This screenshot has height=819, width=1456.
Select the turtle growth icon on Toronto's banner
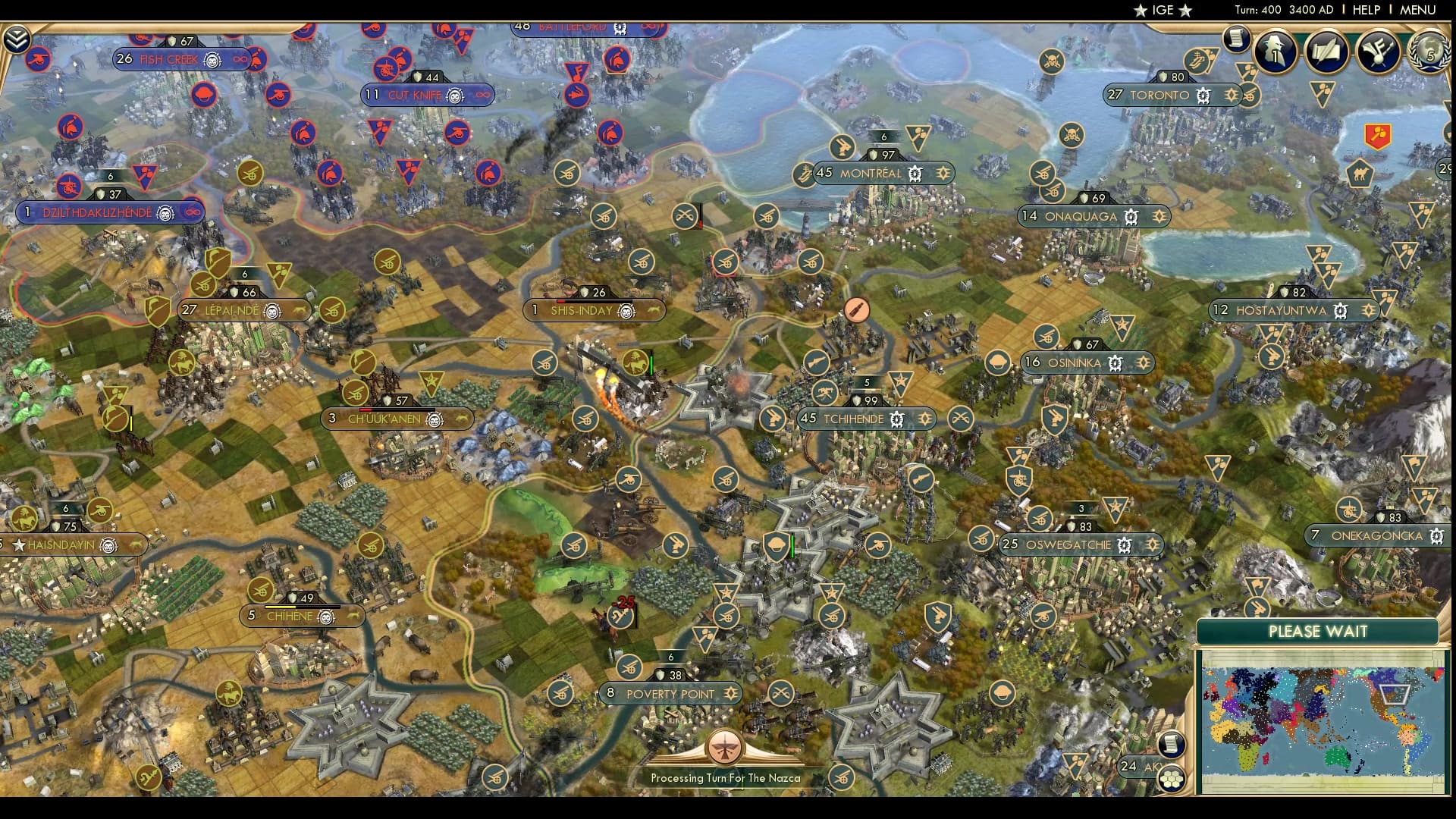pyautogui.click(x=1202, y=96)
